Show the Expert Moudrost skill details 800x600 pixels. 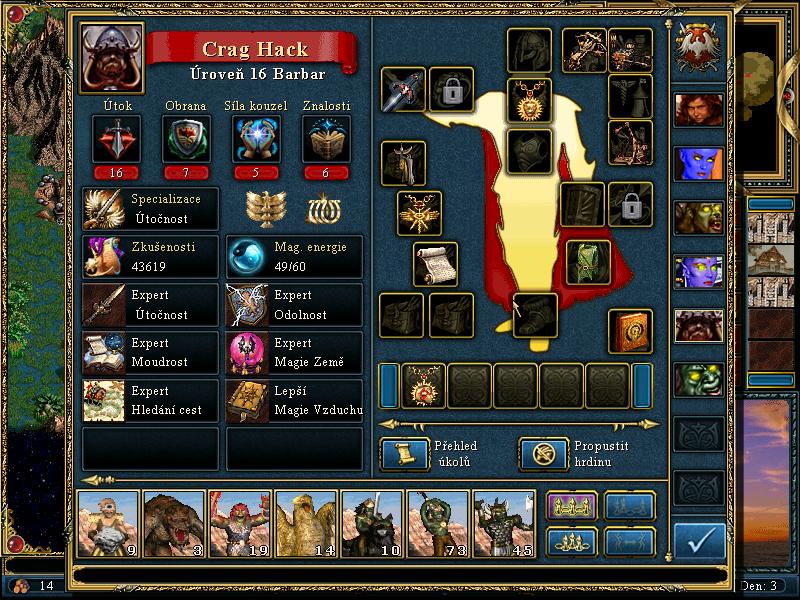tap(150, 353)
